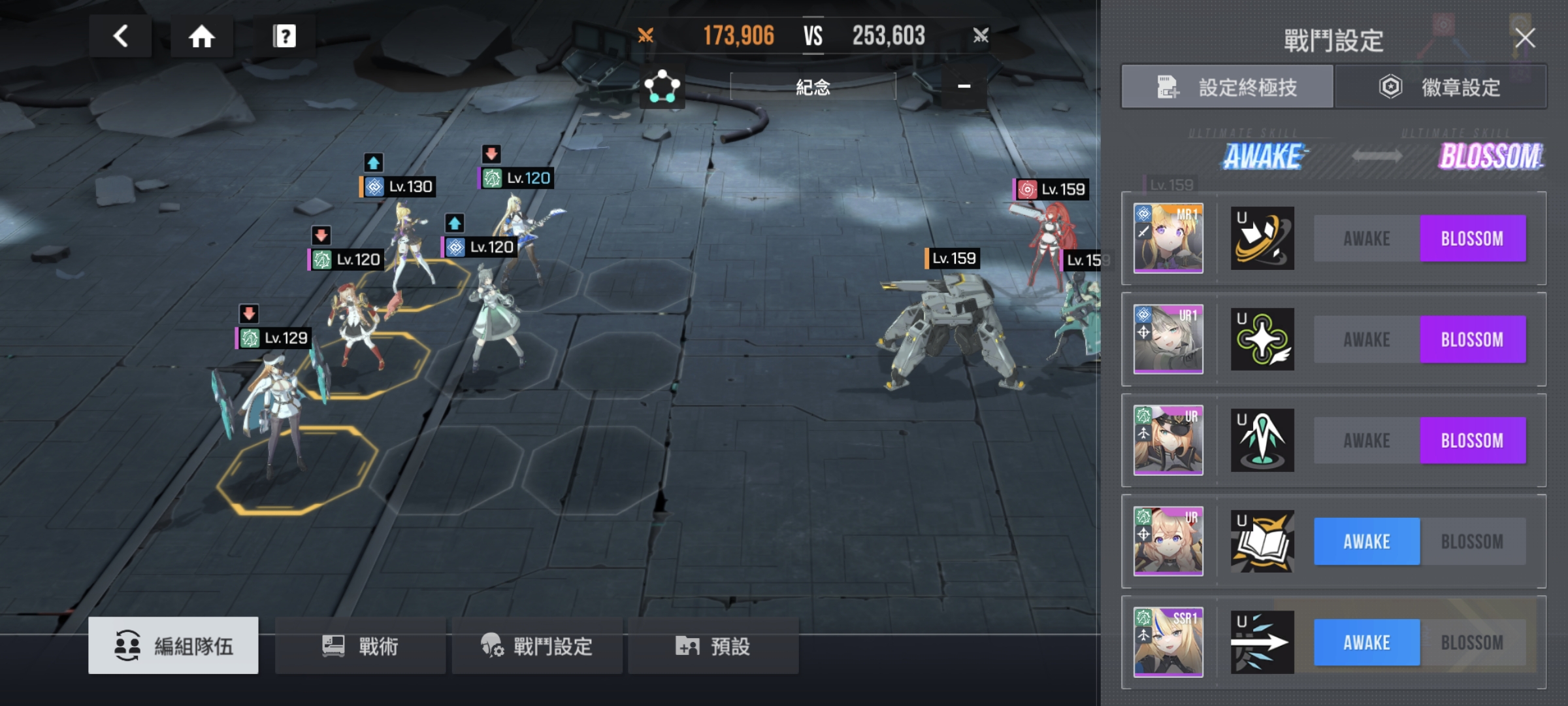Open the 預設 presets button
Screen dimensions: 1568x706
pyautogui.click(x=713, y=646)
